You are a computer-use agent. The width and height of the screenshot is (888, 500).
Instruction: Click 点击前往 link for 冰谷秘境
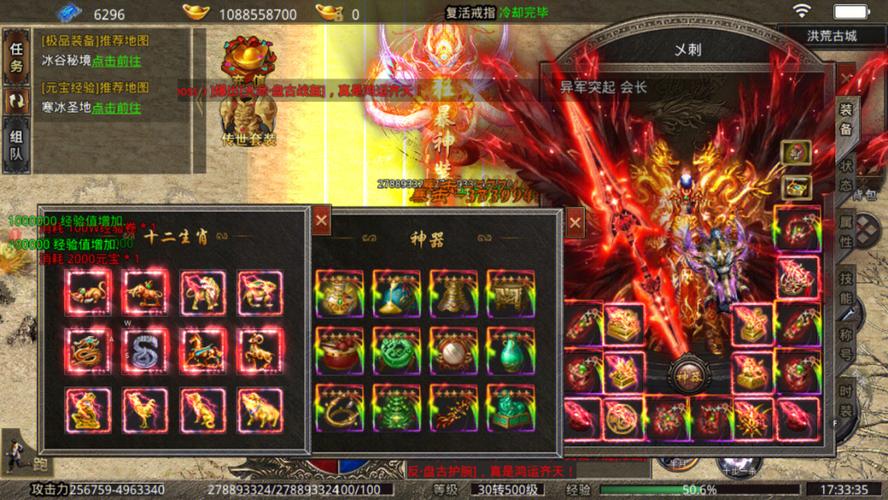[116, 60]
